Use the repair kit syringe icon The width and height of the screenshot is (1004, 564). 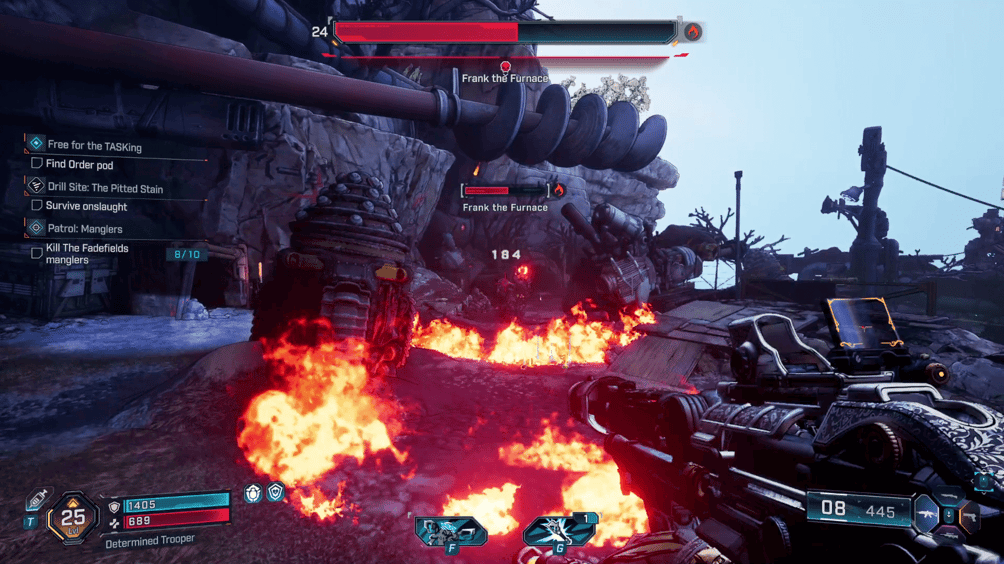coord(37,499)
